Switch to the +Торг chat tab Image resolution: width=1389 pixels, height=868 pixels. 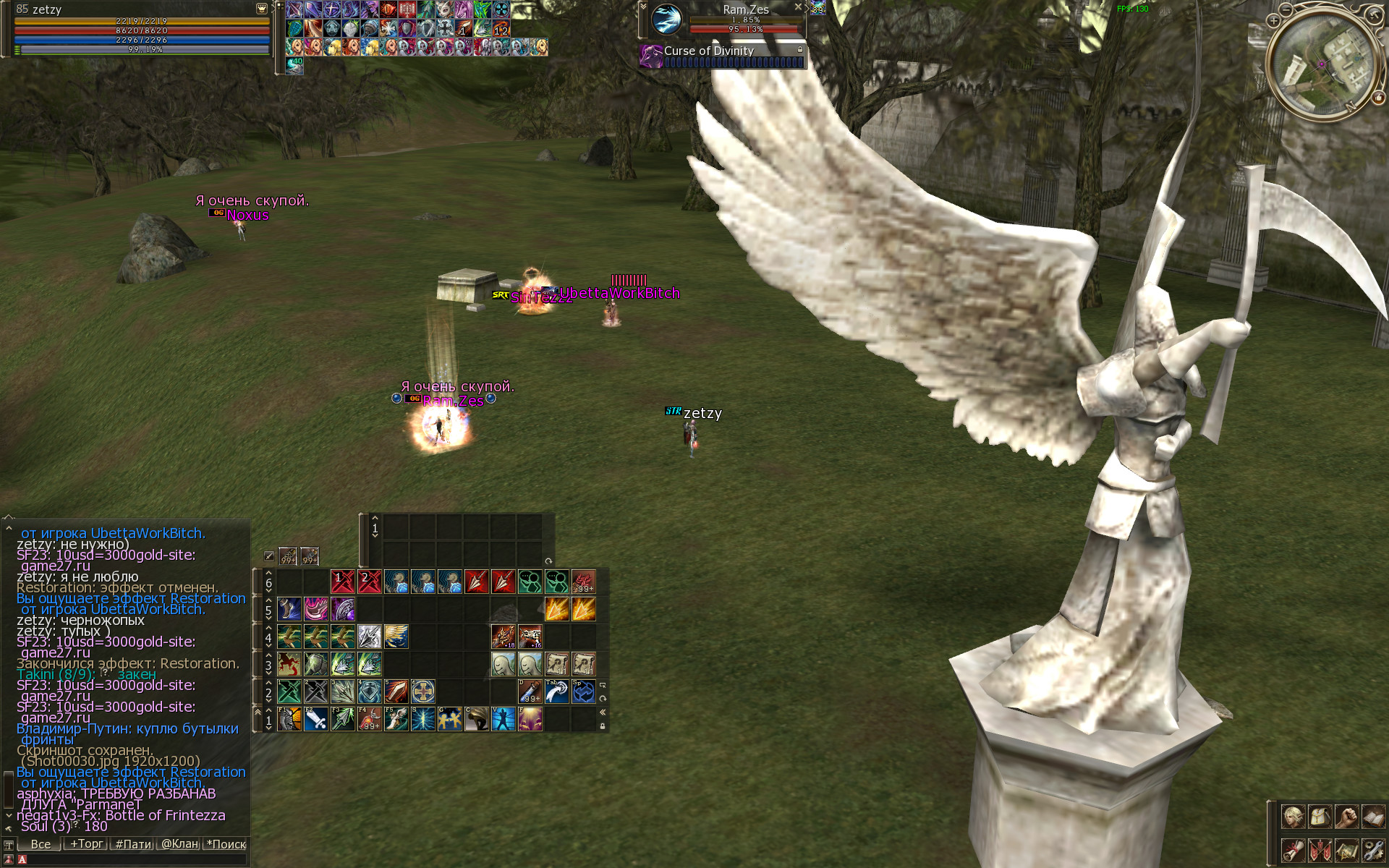[x=86, y=844]
